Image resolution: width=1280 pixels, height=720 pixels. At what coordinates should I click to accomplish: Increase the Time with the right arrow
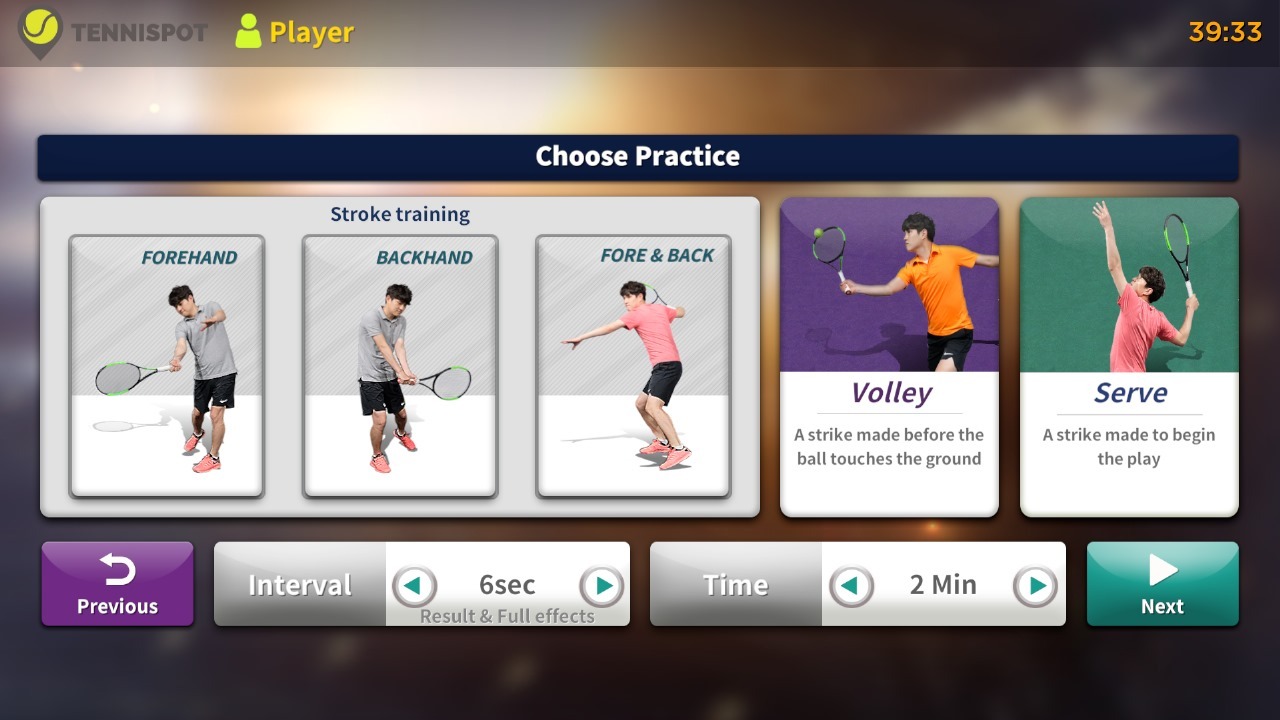(x=1036, y=585)
